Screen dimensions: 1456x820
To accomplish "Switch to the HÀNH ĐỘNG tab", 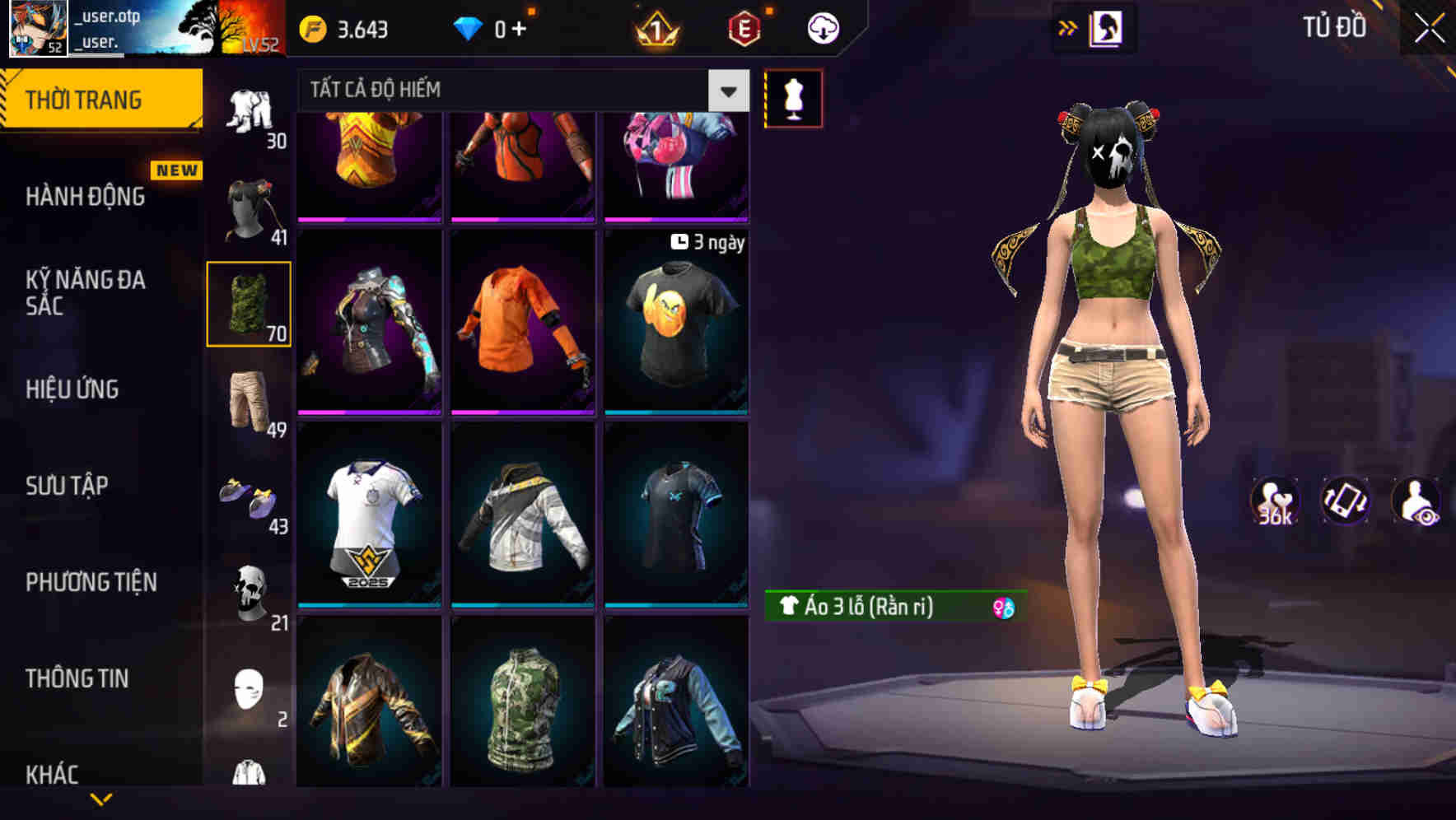I will click(x=84, y=196).
